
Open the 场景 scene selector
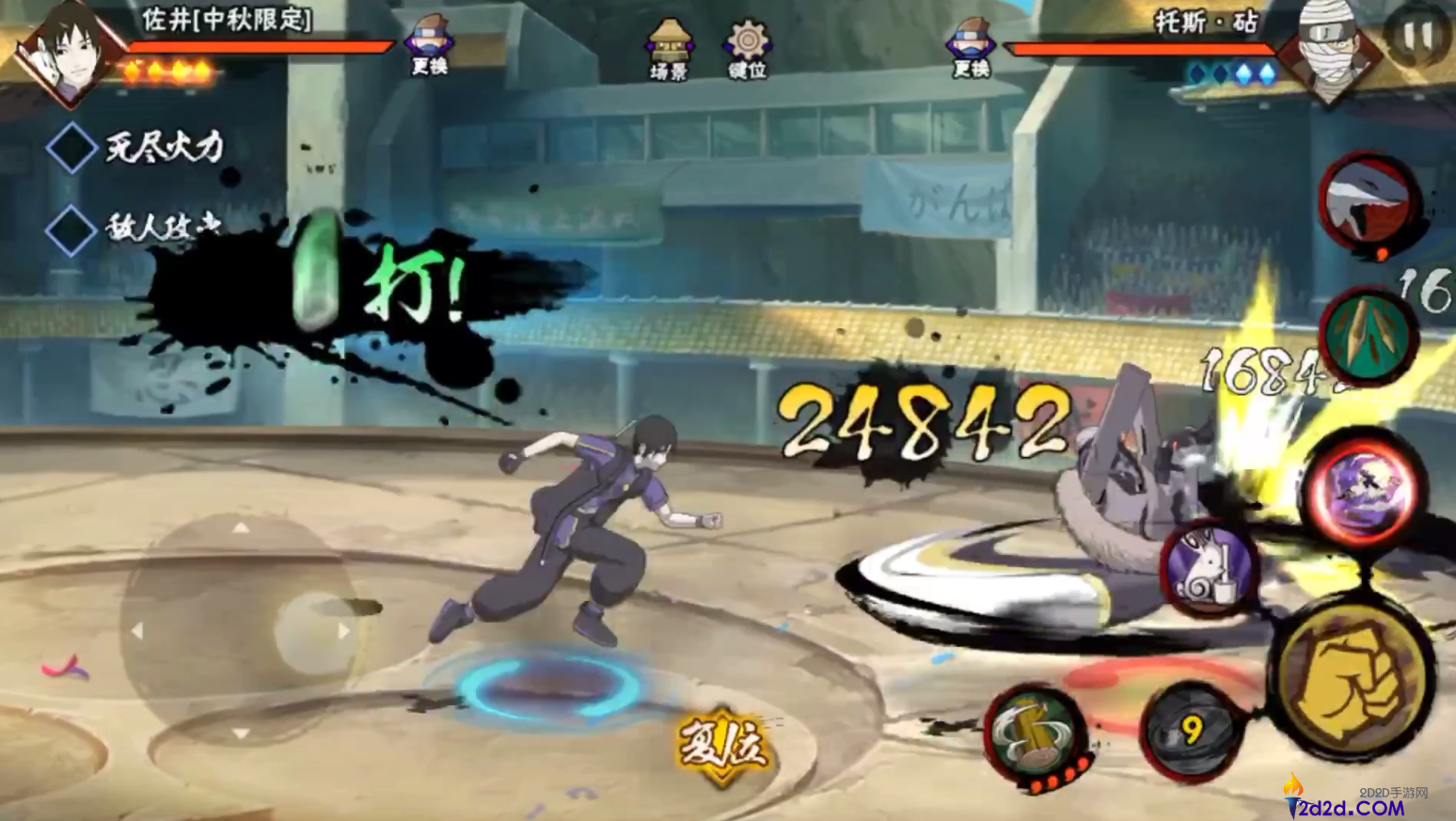pos(669,48)
